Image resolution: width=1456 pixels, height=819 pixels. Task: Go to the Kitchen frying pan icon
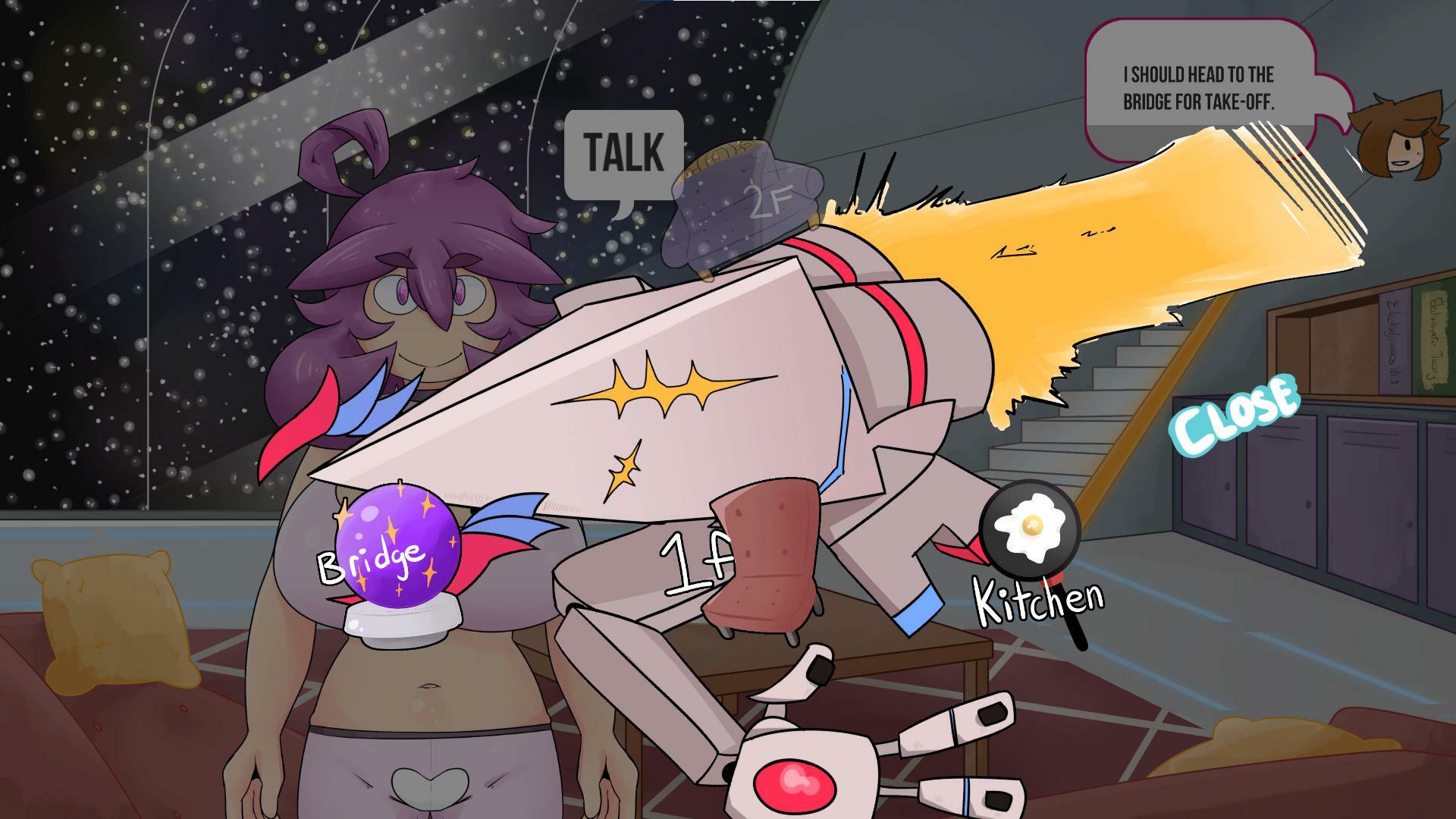(1031, 532)
